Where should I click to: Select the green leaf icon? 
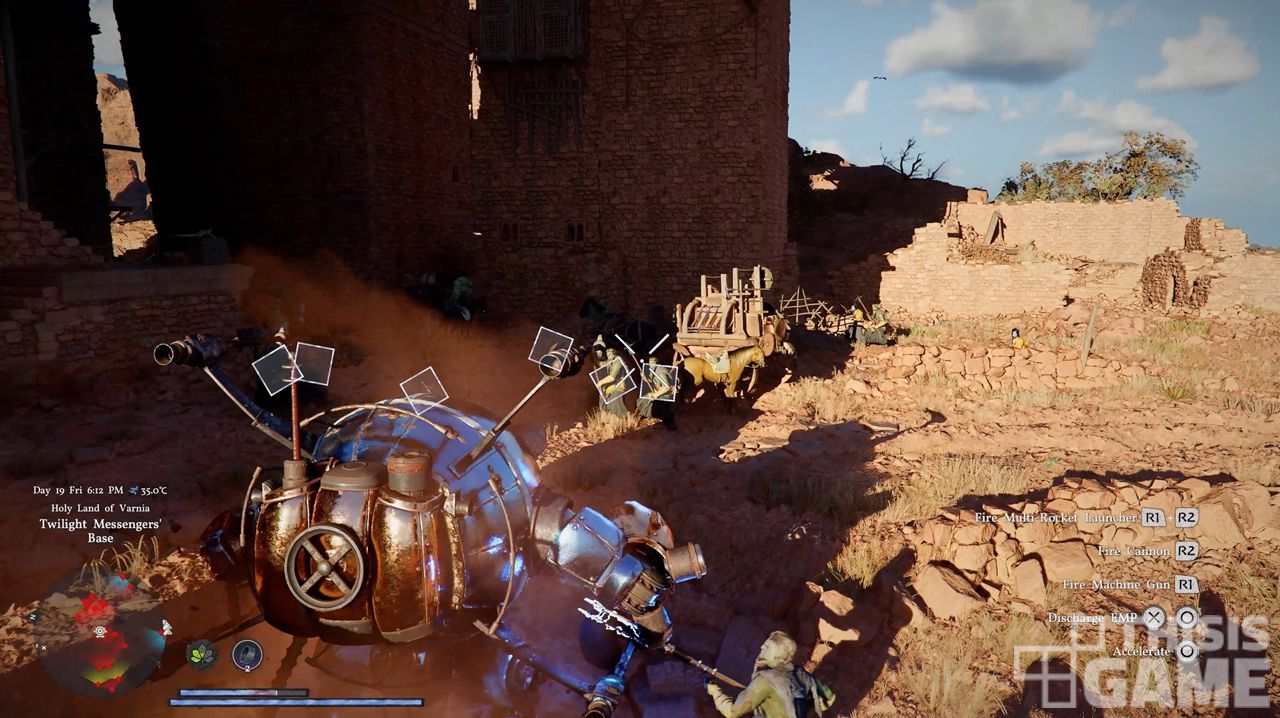click(201, 654)
